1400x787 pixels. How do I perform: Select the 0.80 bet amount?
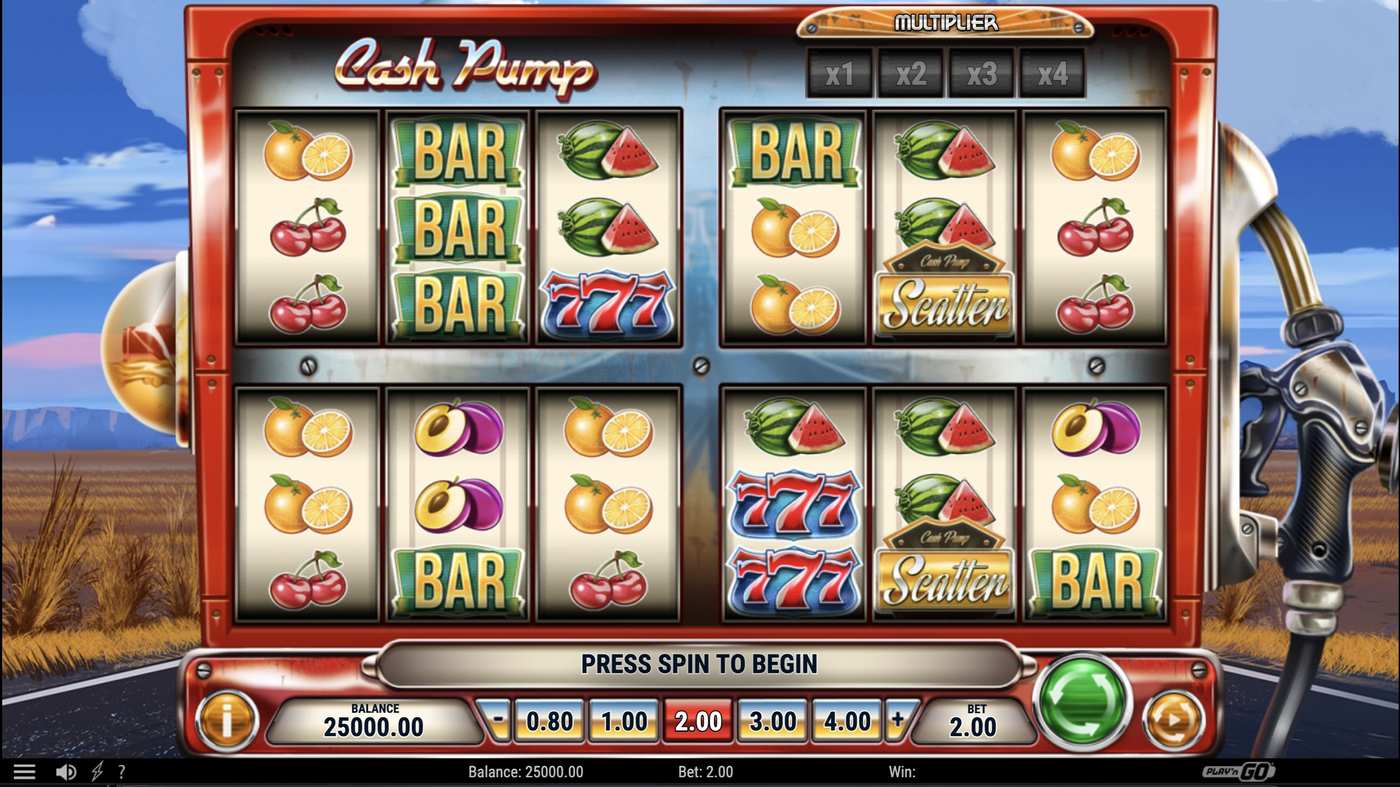pos(549,719)
